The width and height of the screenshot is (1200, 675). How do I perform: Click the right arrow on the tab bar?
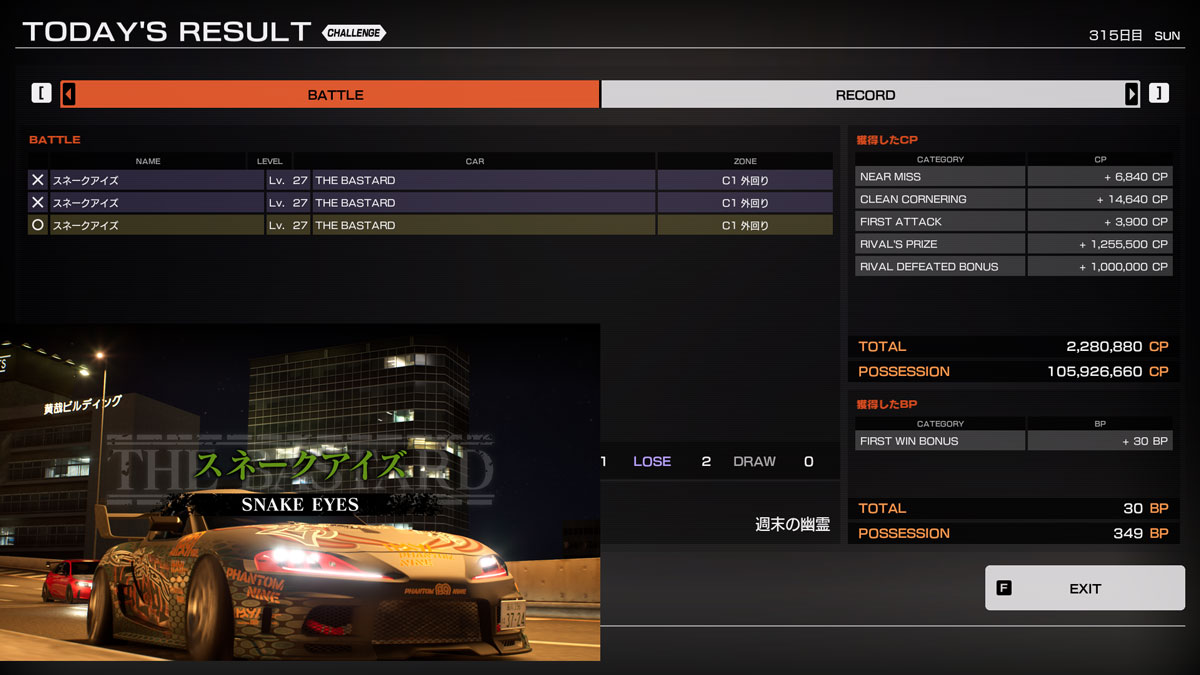1131,95
